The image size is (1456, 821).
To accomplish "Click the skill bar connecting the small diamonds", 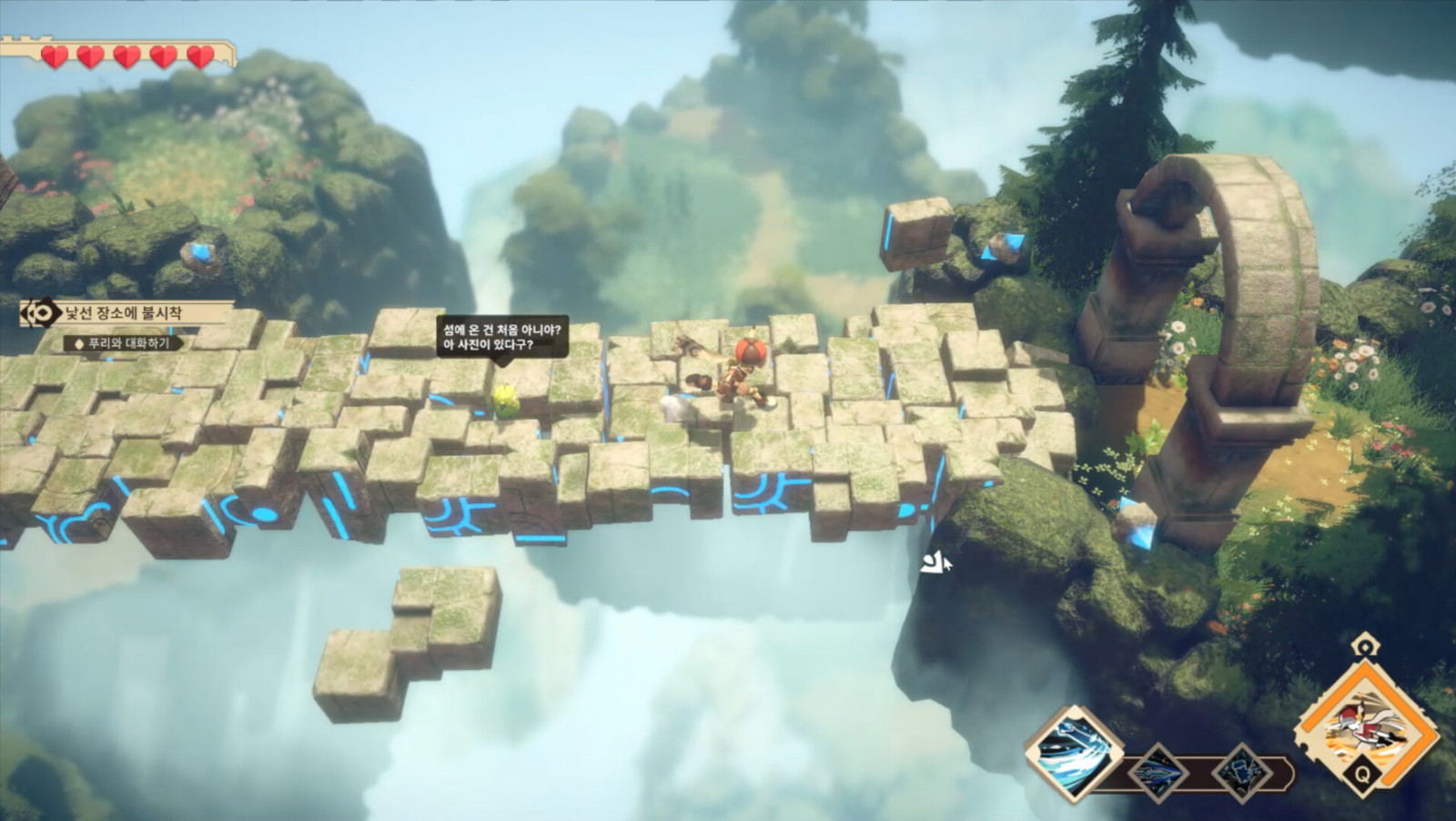I will [1198, 772].
